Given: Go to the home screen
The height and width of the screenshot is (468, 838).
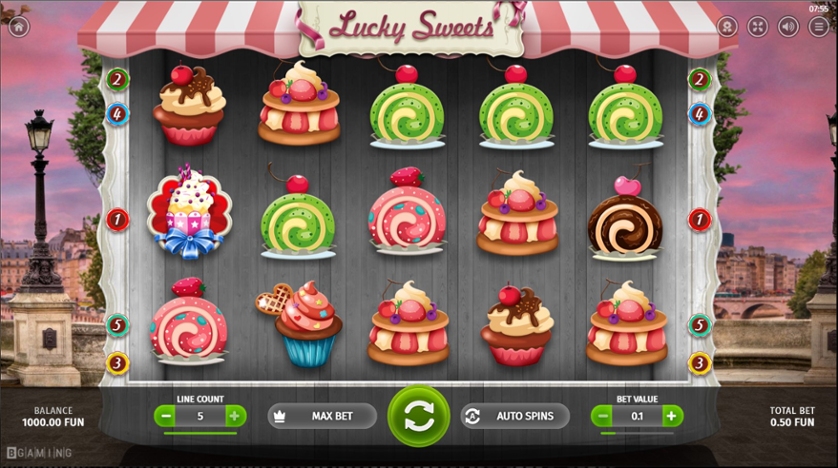Looking at the screenshot, I should 18,27.
